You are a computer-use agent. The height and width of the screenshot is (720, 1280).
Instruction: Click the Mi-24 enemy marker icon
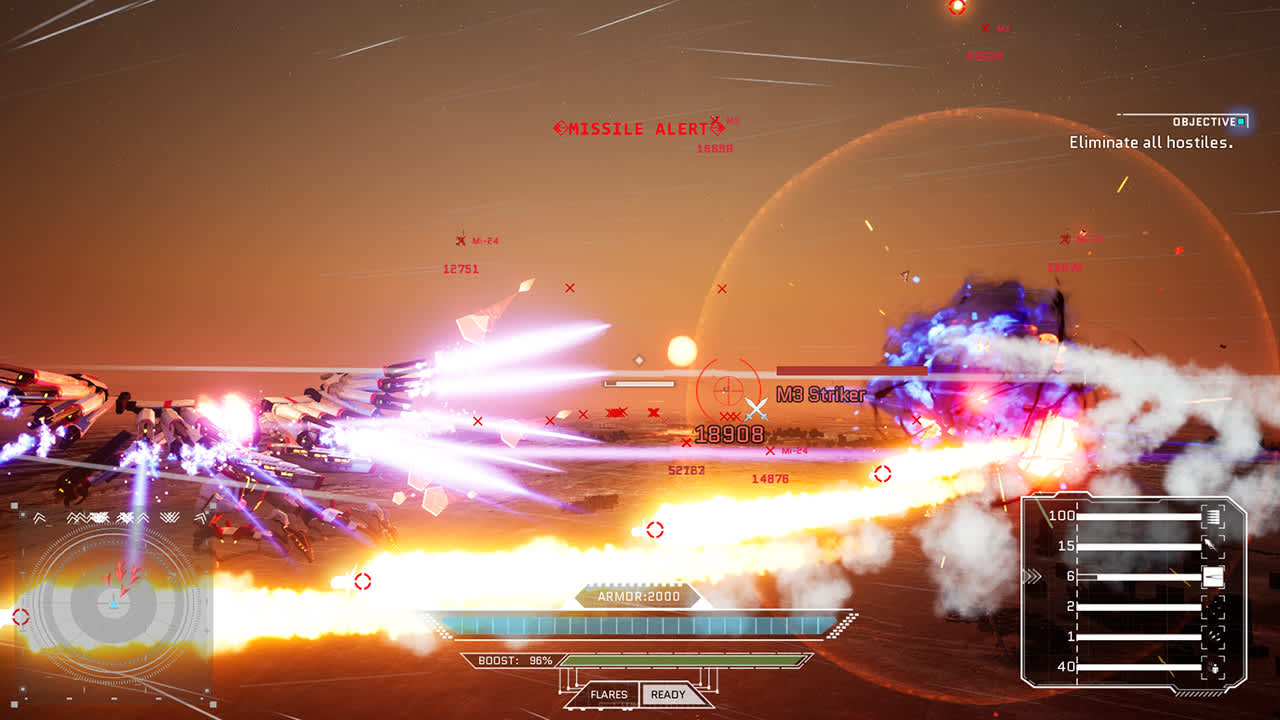point(463,238)
